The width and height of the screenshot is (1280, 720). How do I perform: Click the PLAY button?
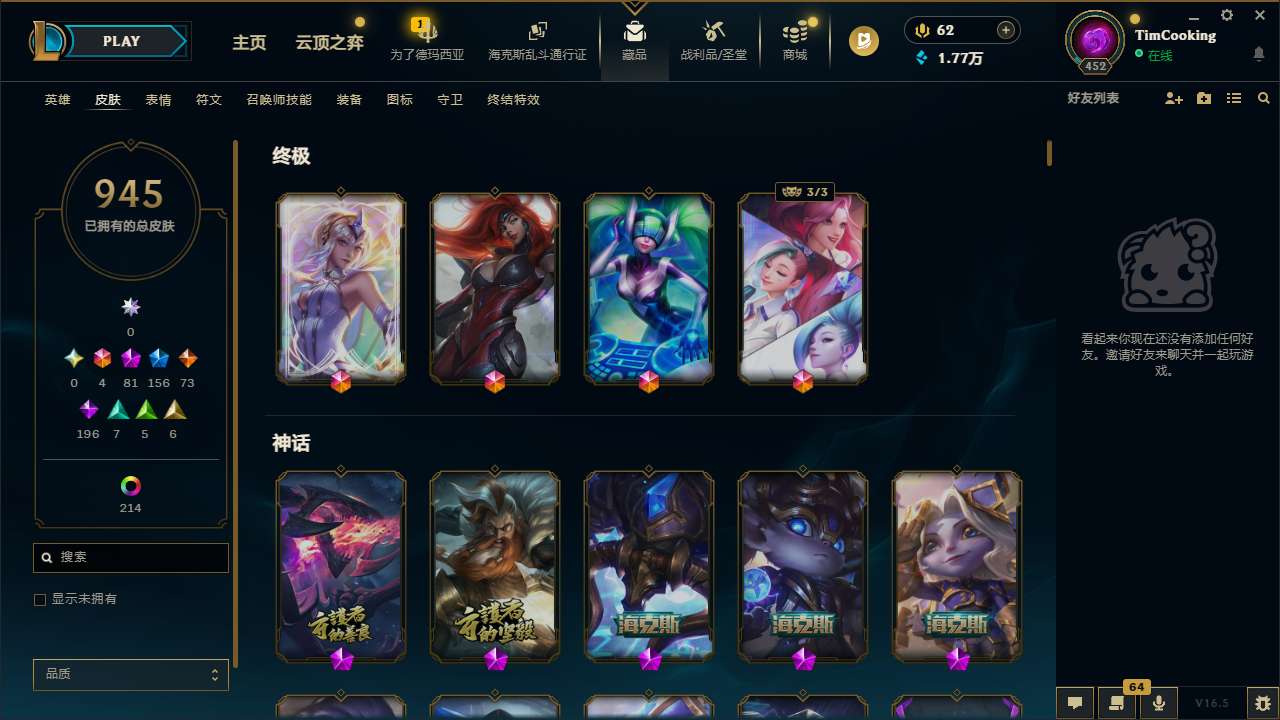point(122,41)
